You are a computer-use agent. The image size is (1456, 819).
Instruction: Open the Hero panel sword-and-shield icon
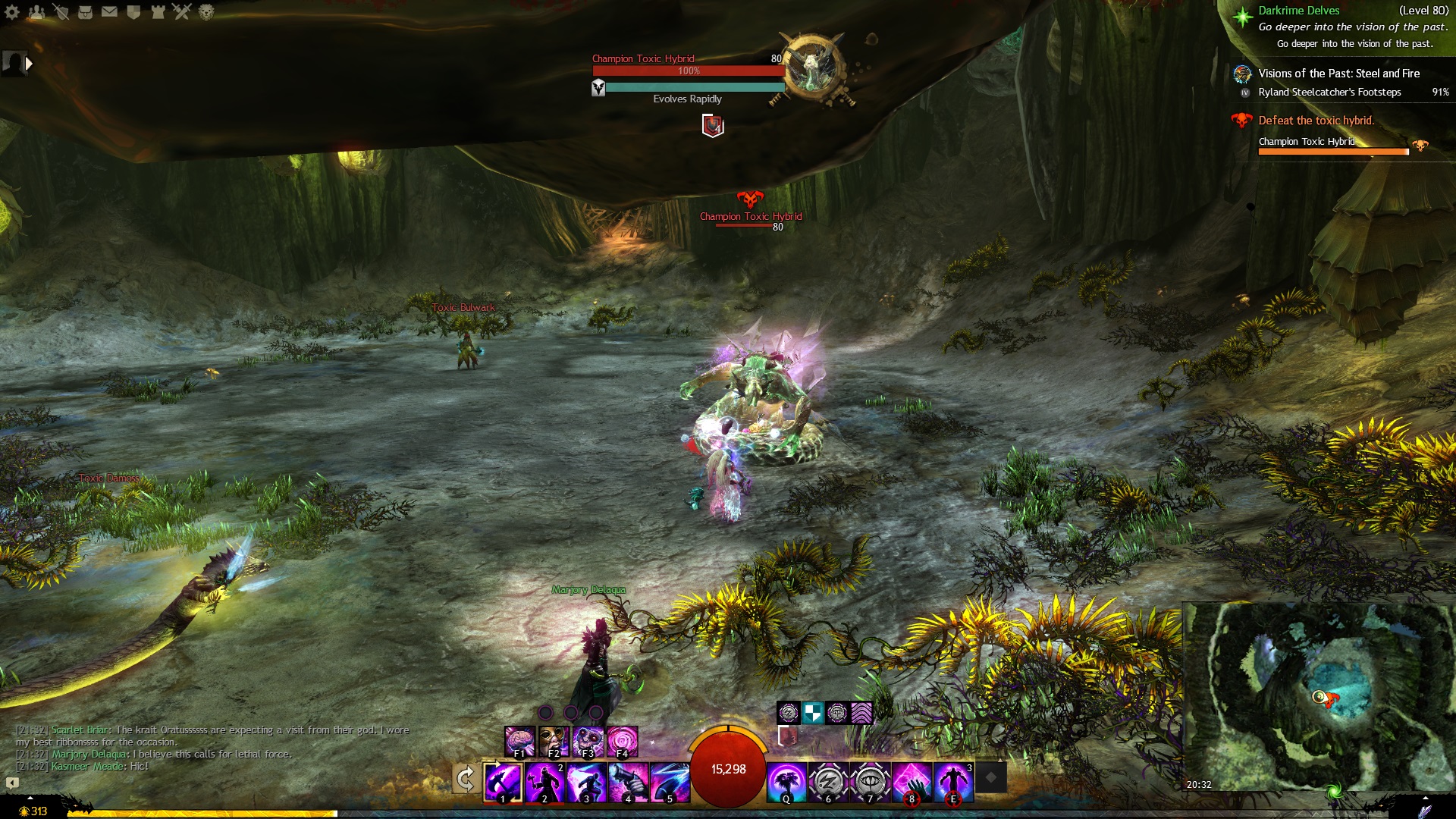pos(61,11)
